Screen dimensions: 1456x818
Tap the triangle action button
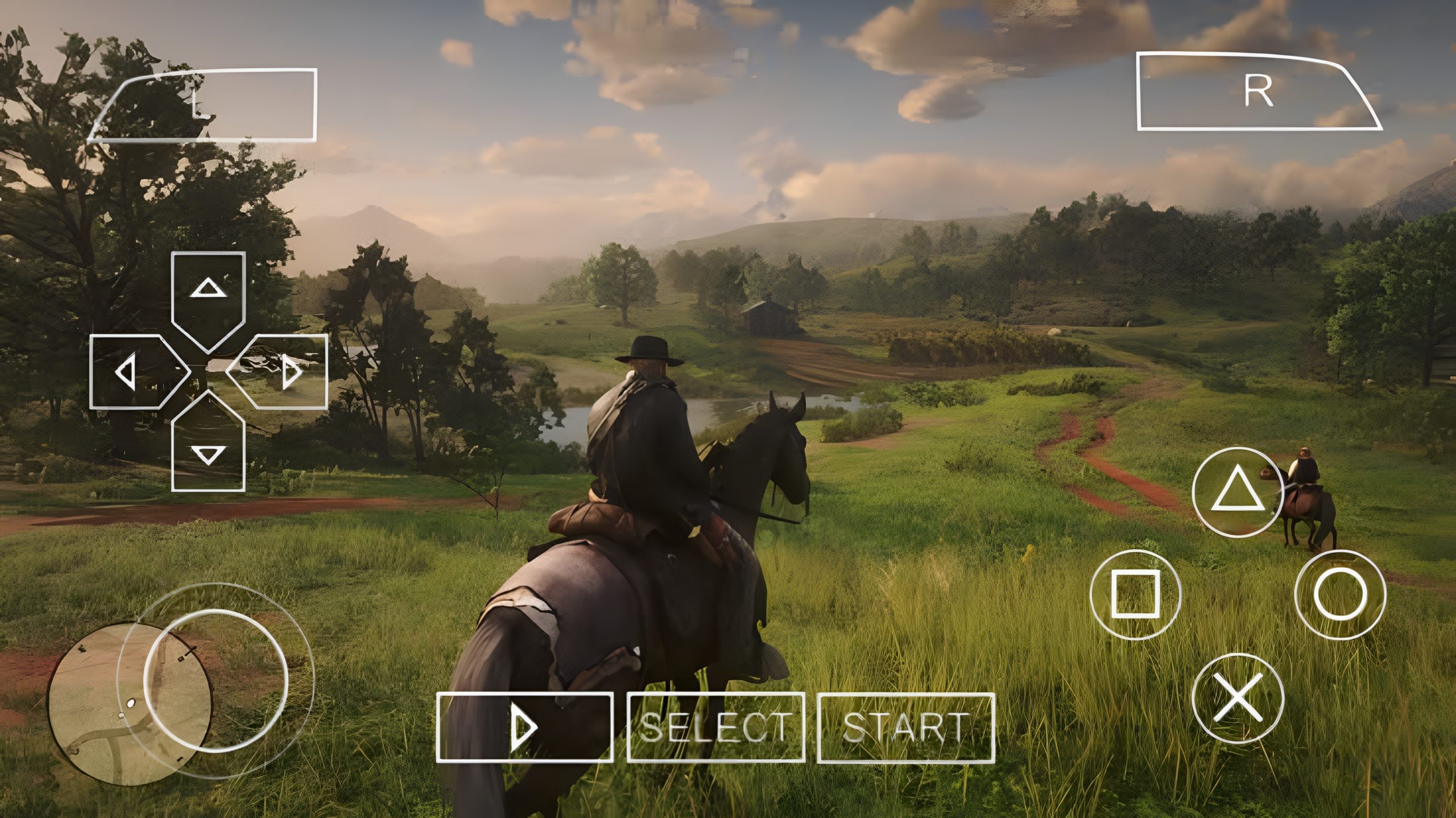1237,491
